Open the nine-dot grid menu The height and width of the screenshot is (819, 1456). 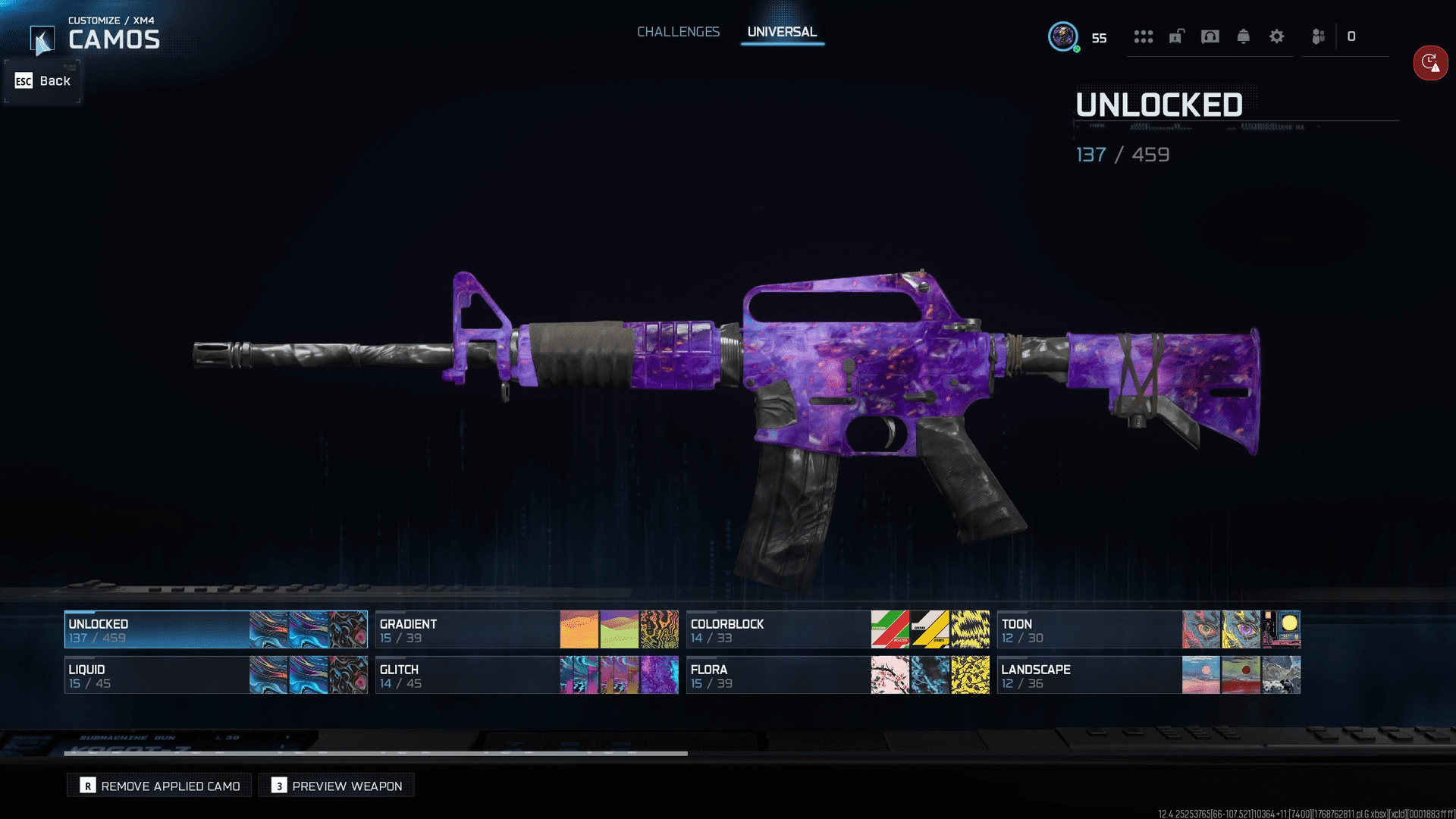tap(1144, 36)
